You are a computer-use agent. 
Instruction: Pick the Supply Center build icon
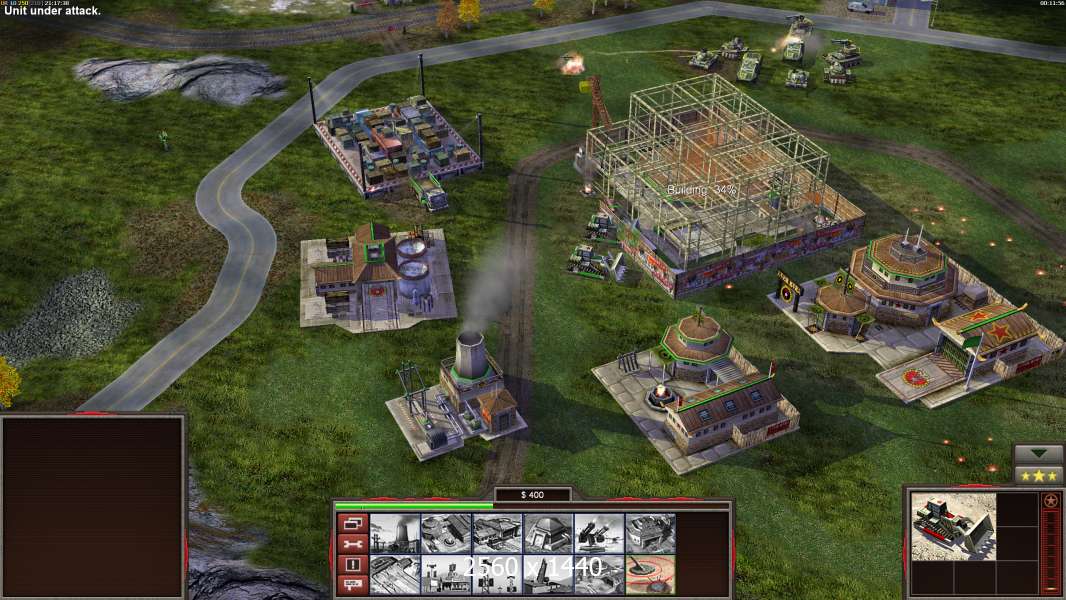click(496, 533)
